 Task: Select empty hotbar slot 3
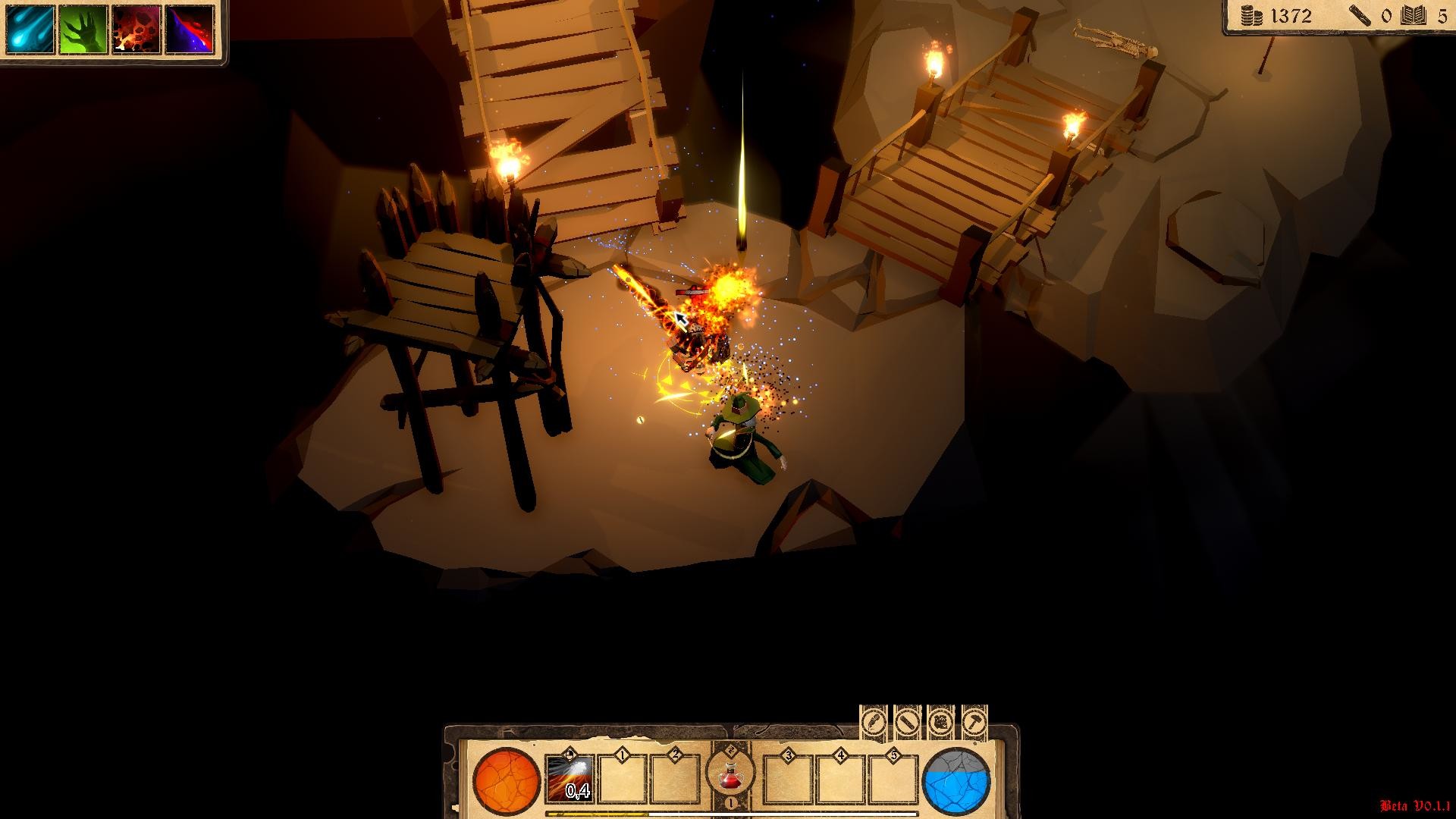pyautogui.click(x=787, y=780)
